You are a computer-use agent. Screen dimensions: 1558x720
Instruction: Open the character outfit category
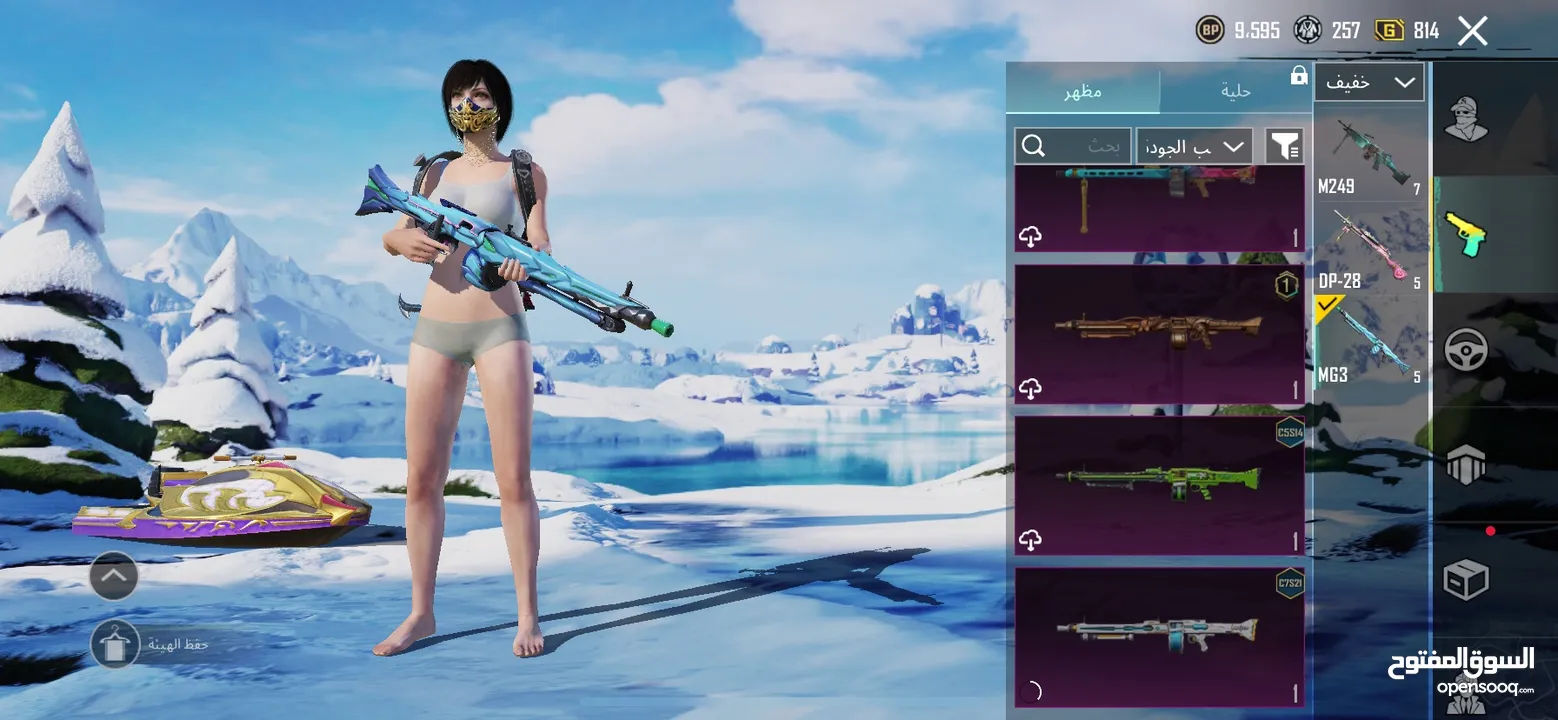coord(1466,121)
